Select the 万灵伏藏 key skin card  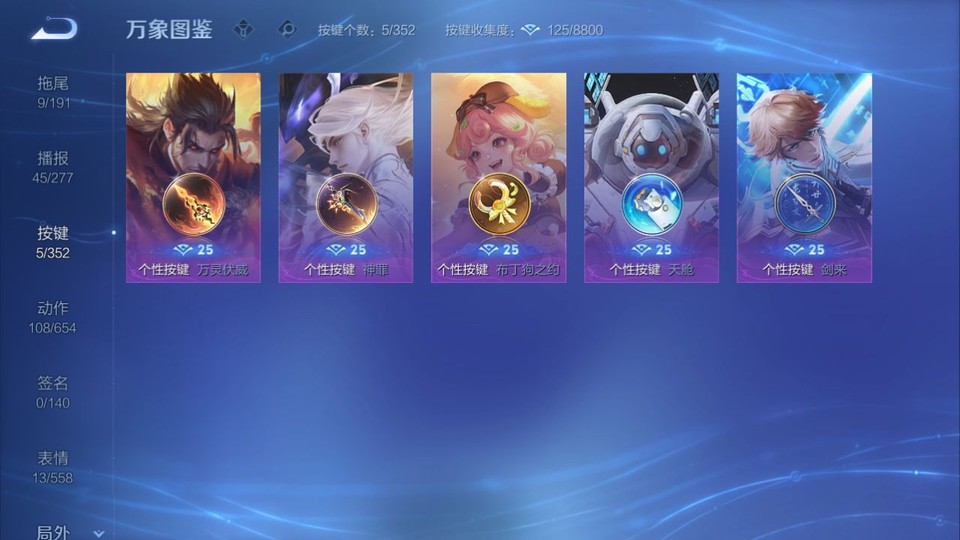point(193,177)
